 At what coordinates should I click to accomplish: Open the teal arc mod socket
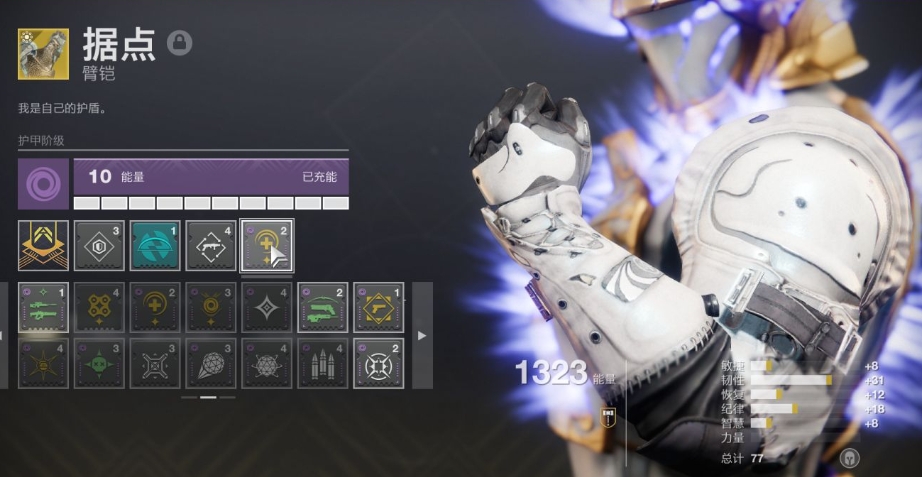pyautogui.click(x=155, y=246)
